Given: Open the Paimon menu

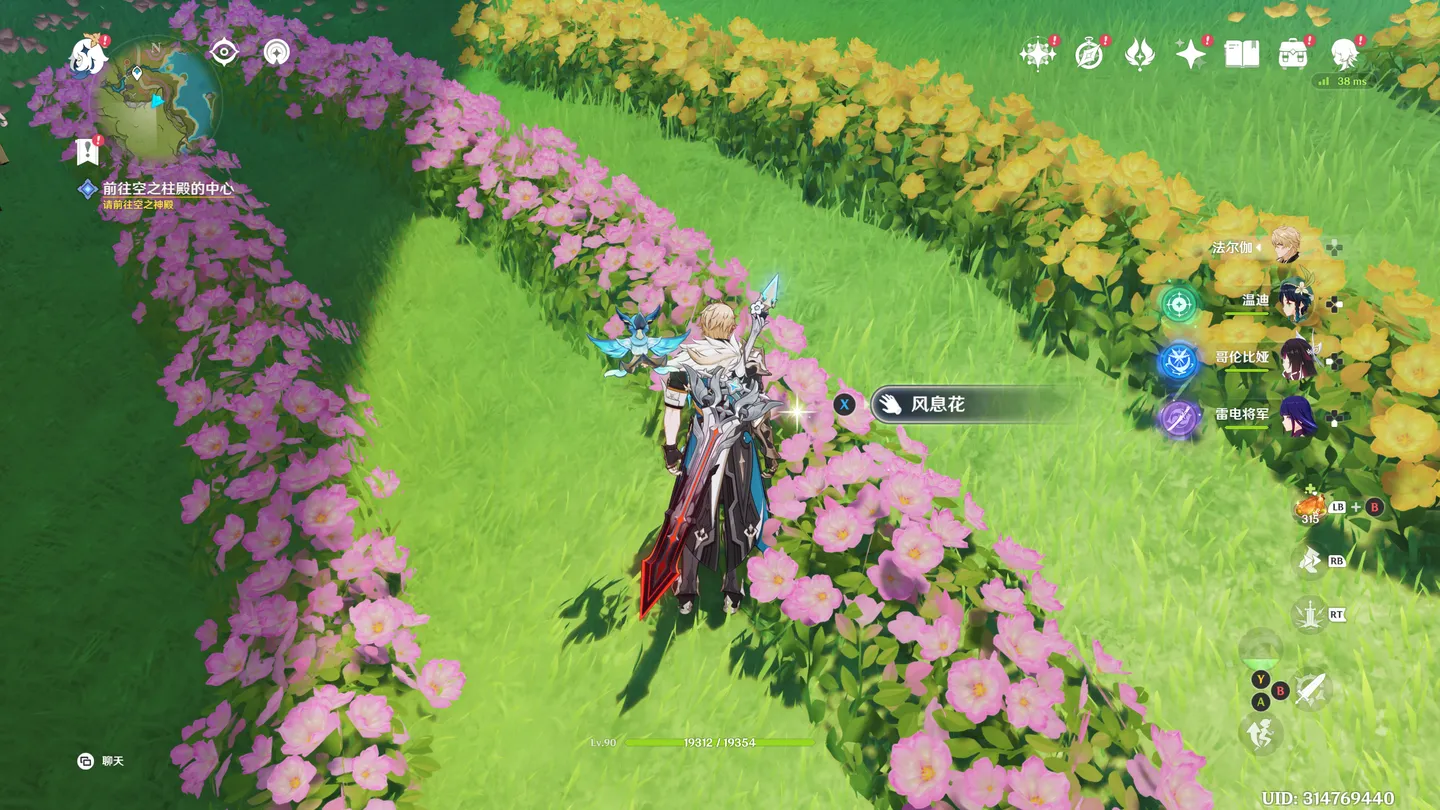Looking at the screenshot, I should [x=89, y=56].
